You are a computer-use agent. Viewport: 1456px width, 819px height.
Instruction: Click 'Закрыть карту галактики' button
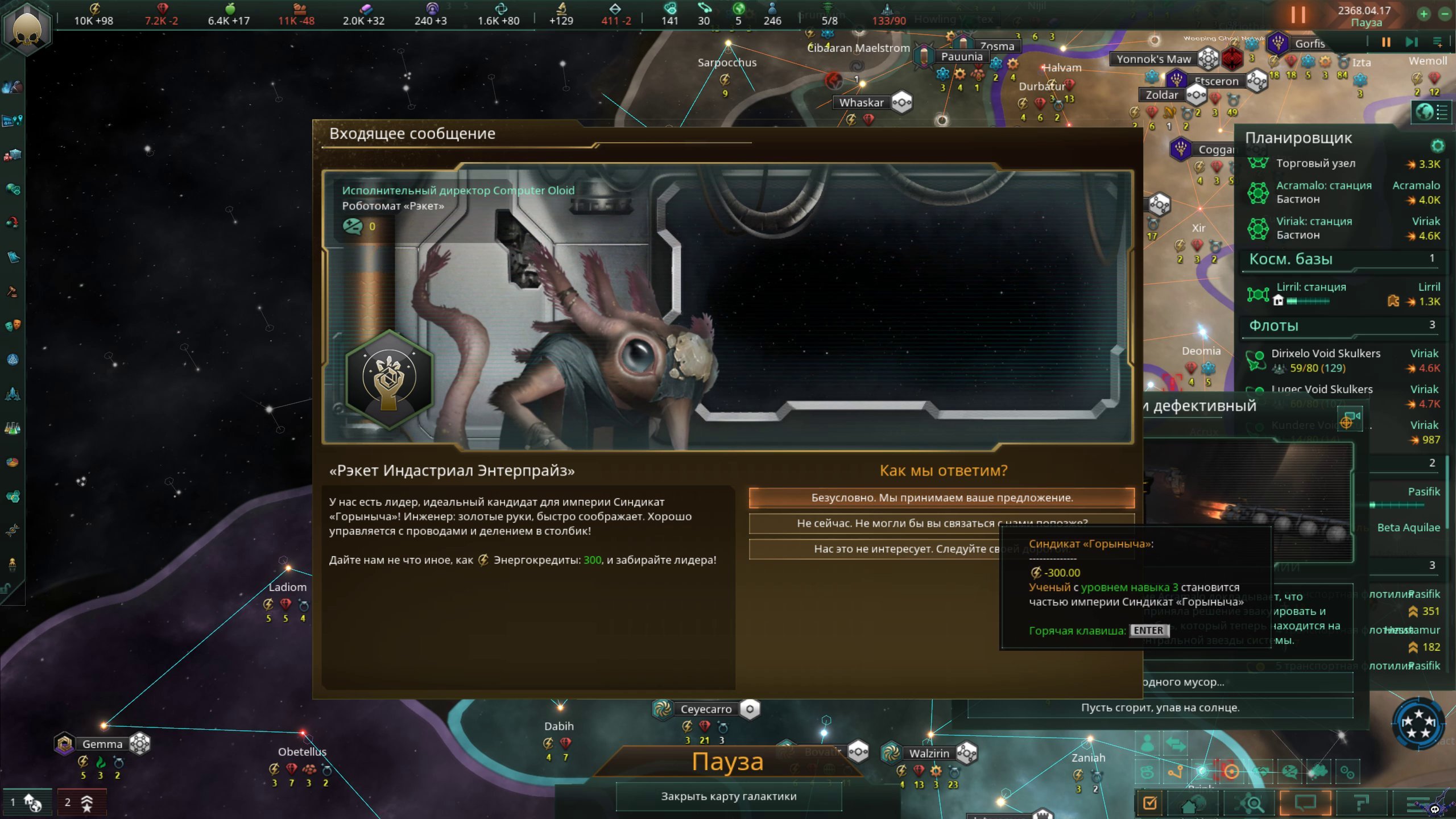pos(729,796)
